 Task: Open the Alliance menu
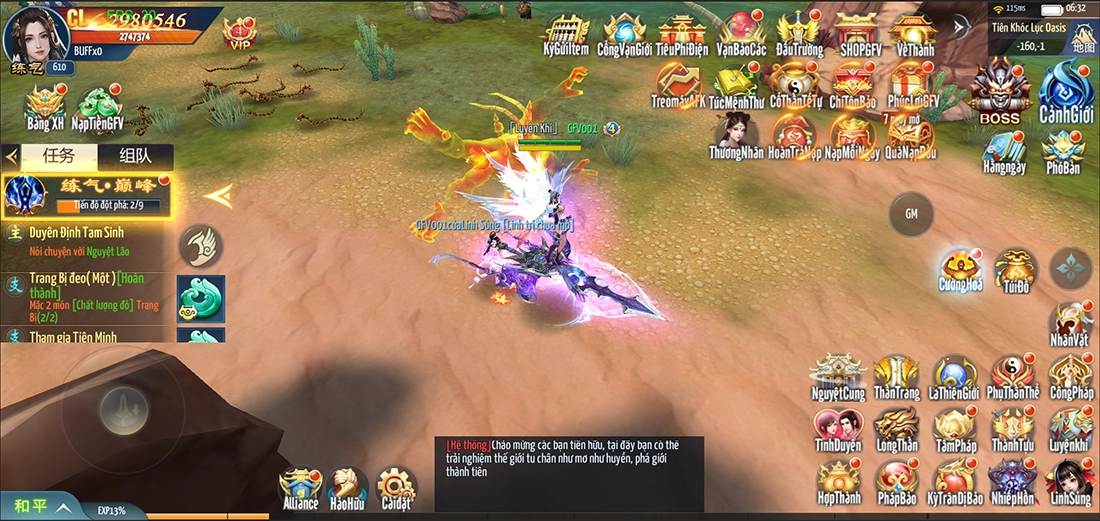300,488
